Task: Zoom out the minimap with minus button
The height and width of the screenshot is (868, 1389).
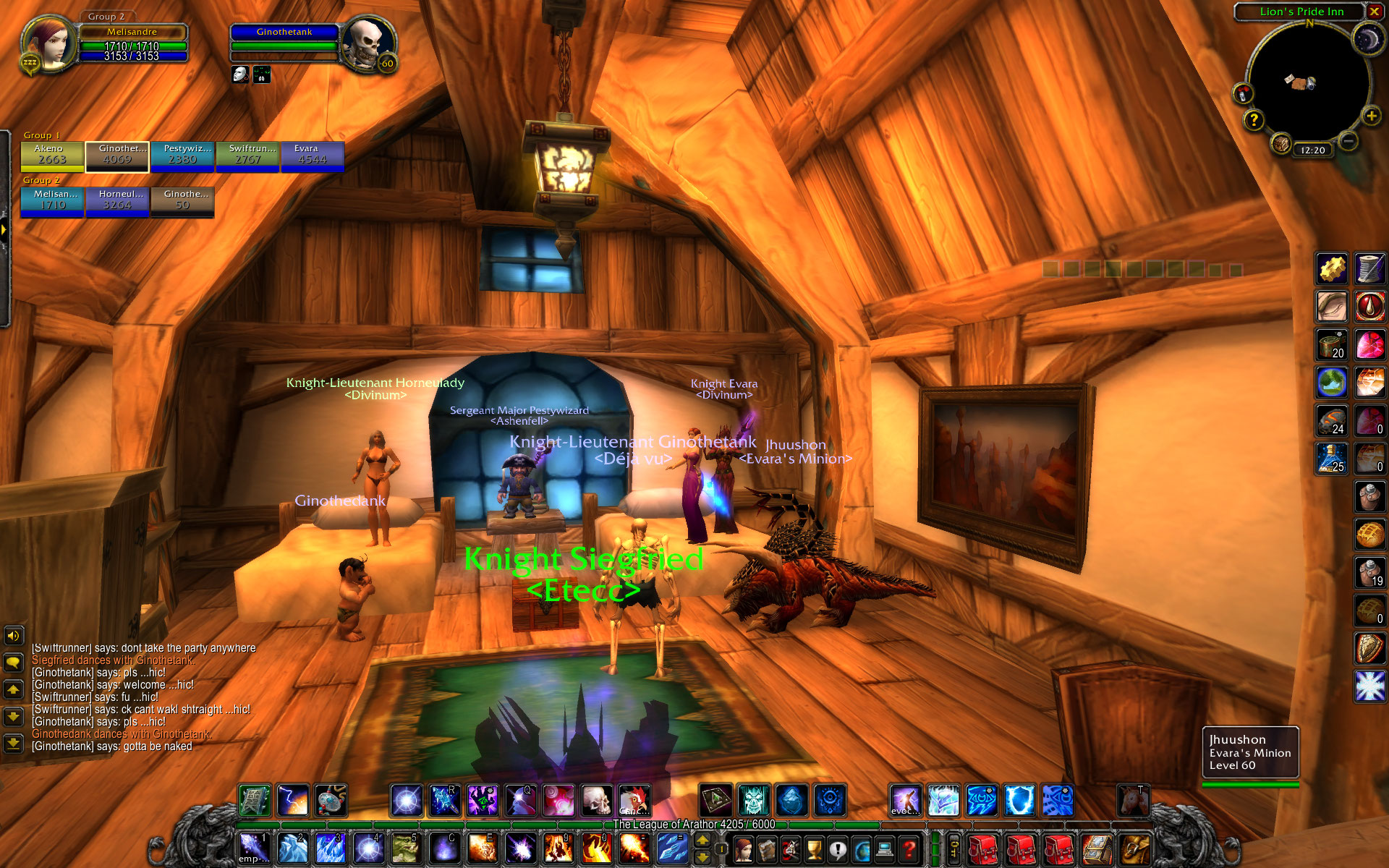Action: click(1347, 141)
